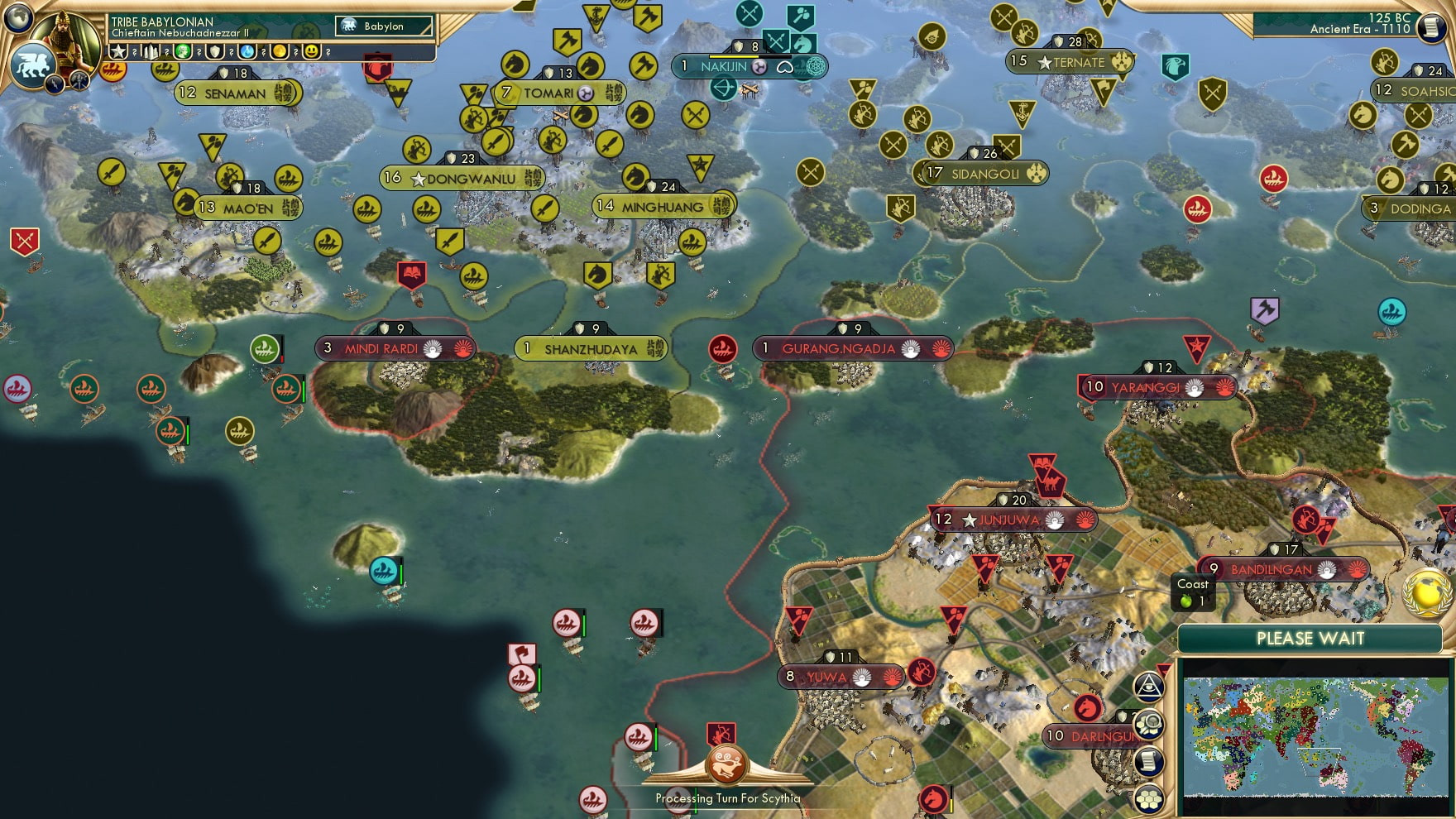1456x819 pixels.
Task: Click Chieftain Nebuchadnezzar II leader portrait
Action: click(x=65, y=37)
